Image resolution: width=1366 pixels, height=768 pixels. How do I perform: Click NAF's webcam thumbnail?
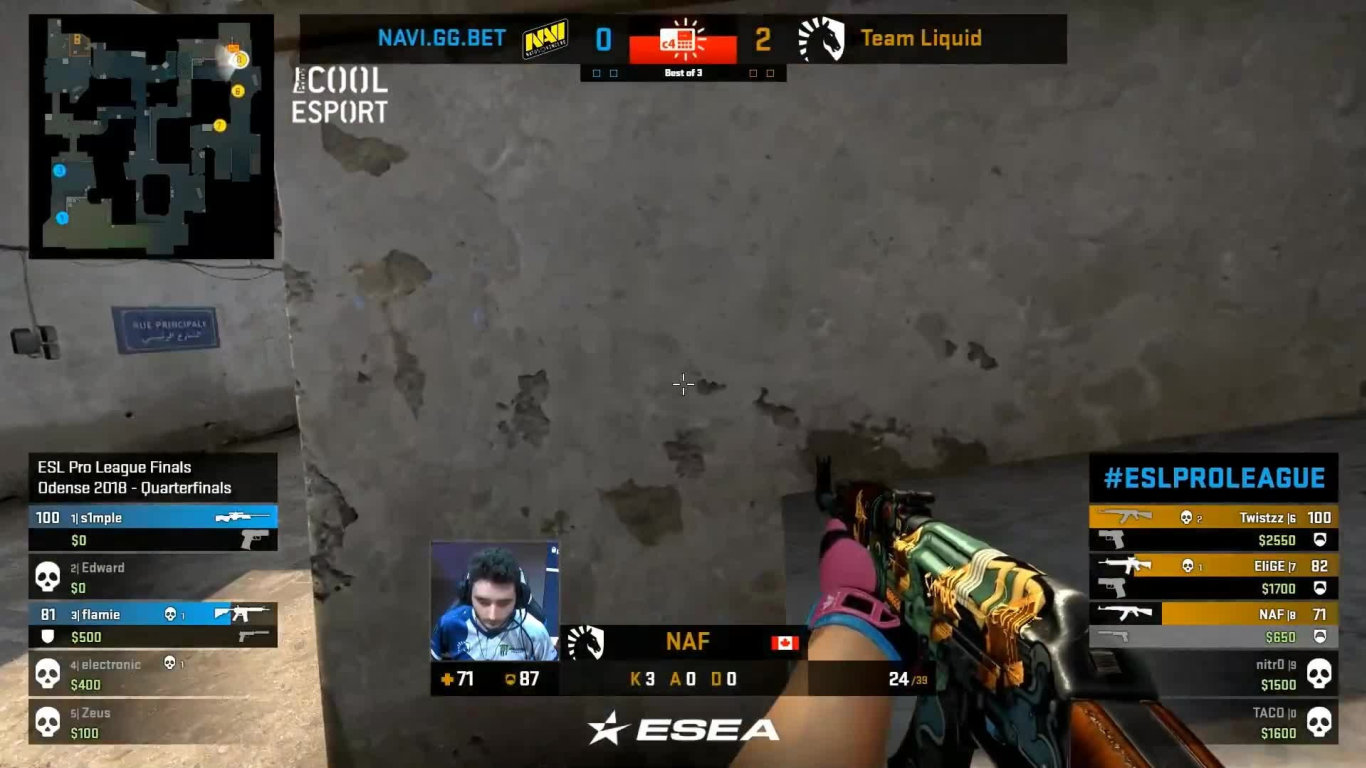497,602
